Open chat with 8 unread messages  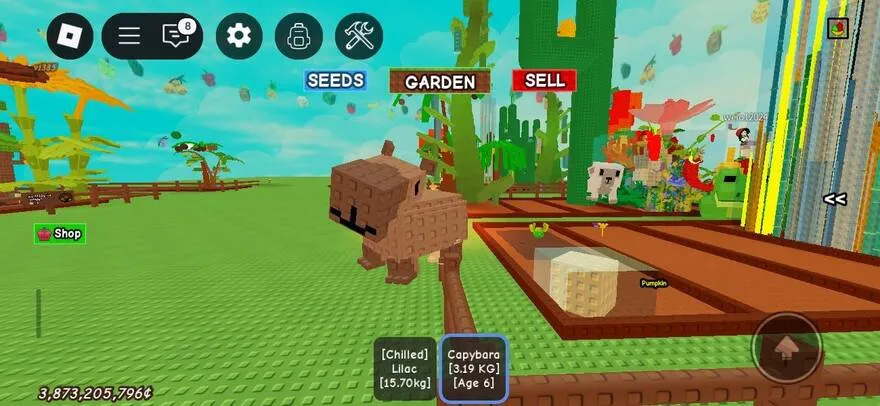point(177,36)
